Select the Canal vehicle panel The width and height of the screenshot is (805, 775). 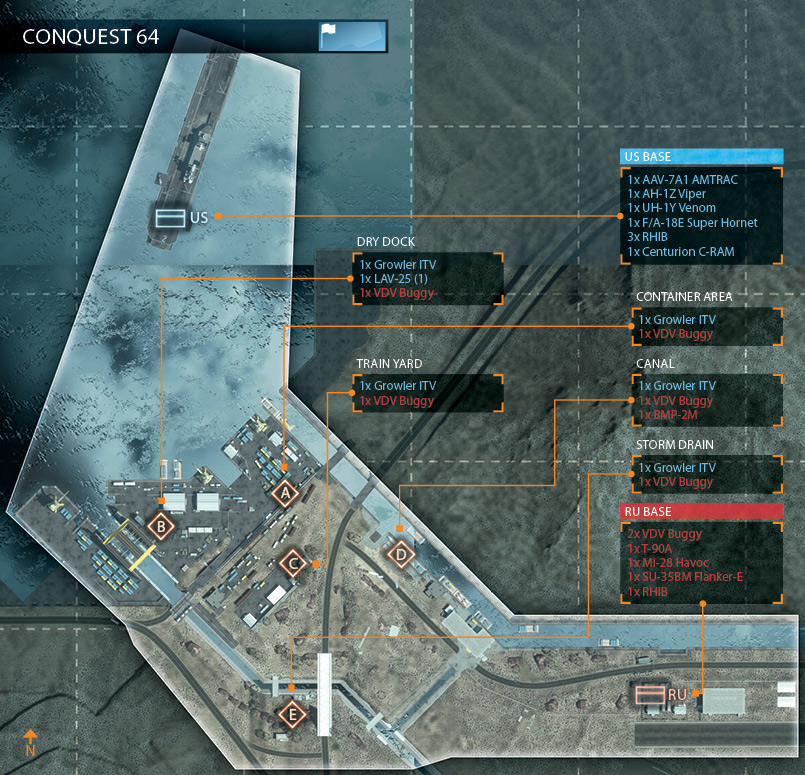tap(706, 400)
